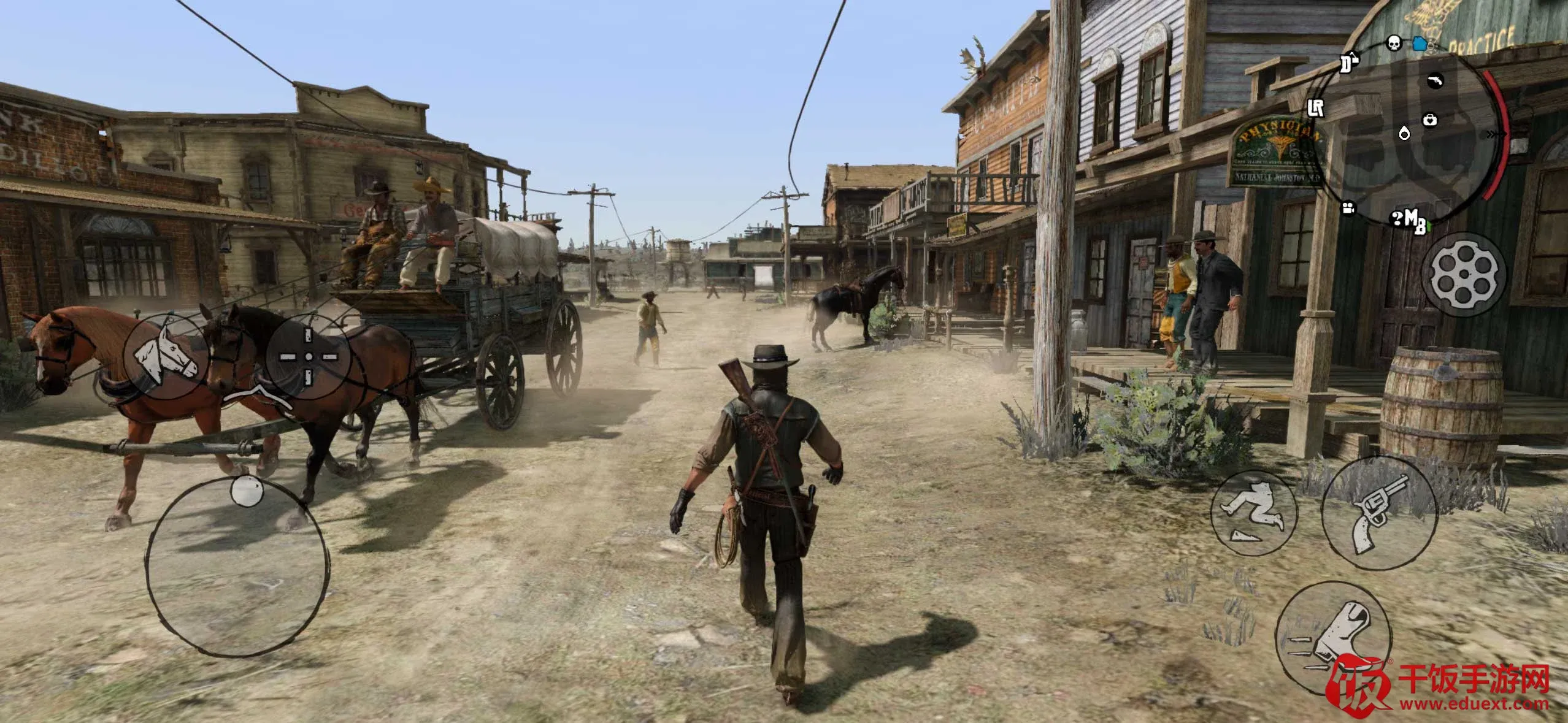
Task: Click the water drop marker on minimap
Action: point(1404,133)
